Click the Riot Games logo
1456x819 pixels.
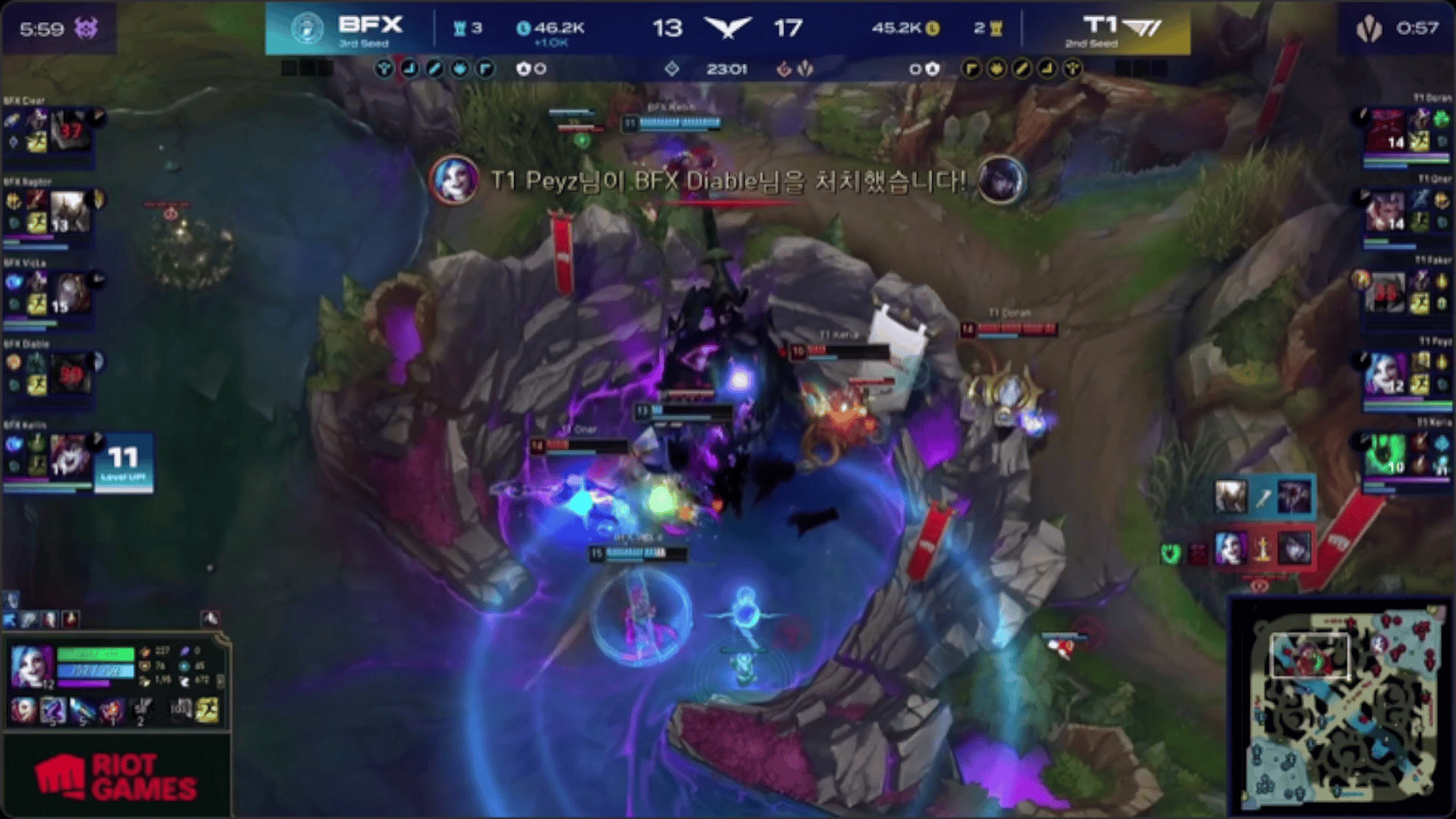[x=116, y=777]
